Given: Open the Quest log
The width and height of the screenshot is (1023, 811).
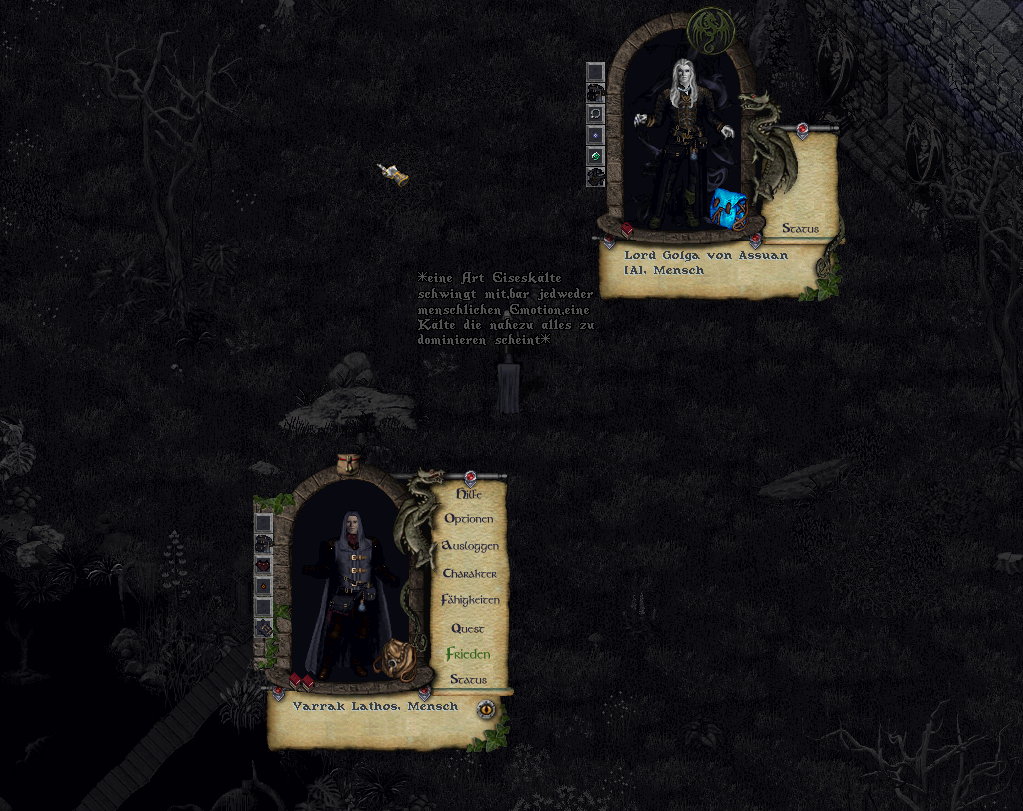Looking at the screenshot, I should click(x=467, y=628).
